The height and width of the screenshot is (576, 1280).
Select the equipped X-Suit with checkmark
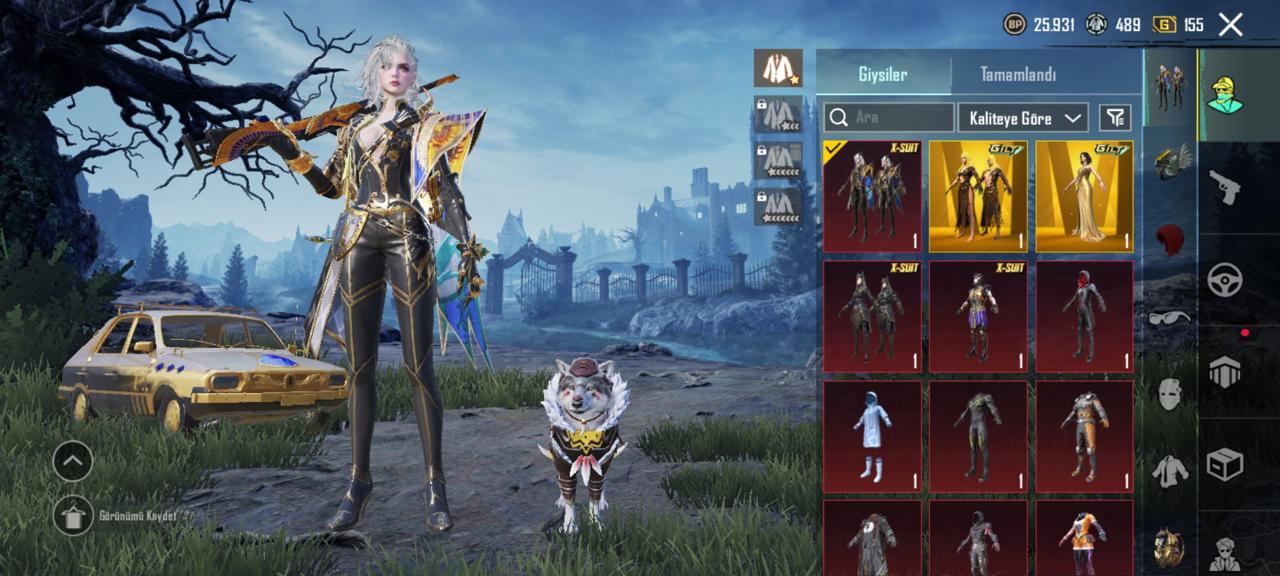(872, 196)
